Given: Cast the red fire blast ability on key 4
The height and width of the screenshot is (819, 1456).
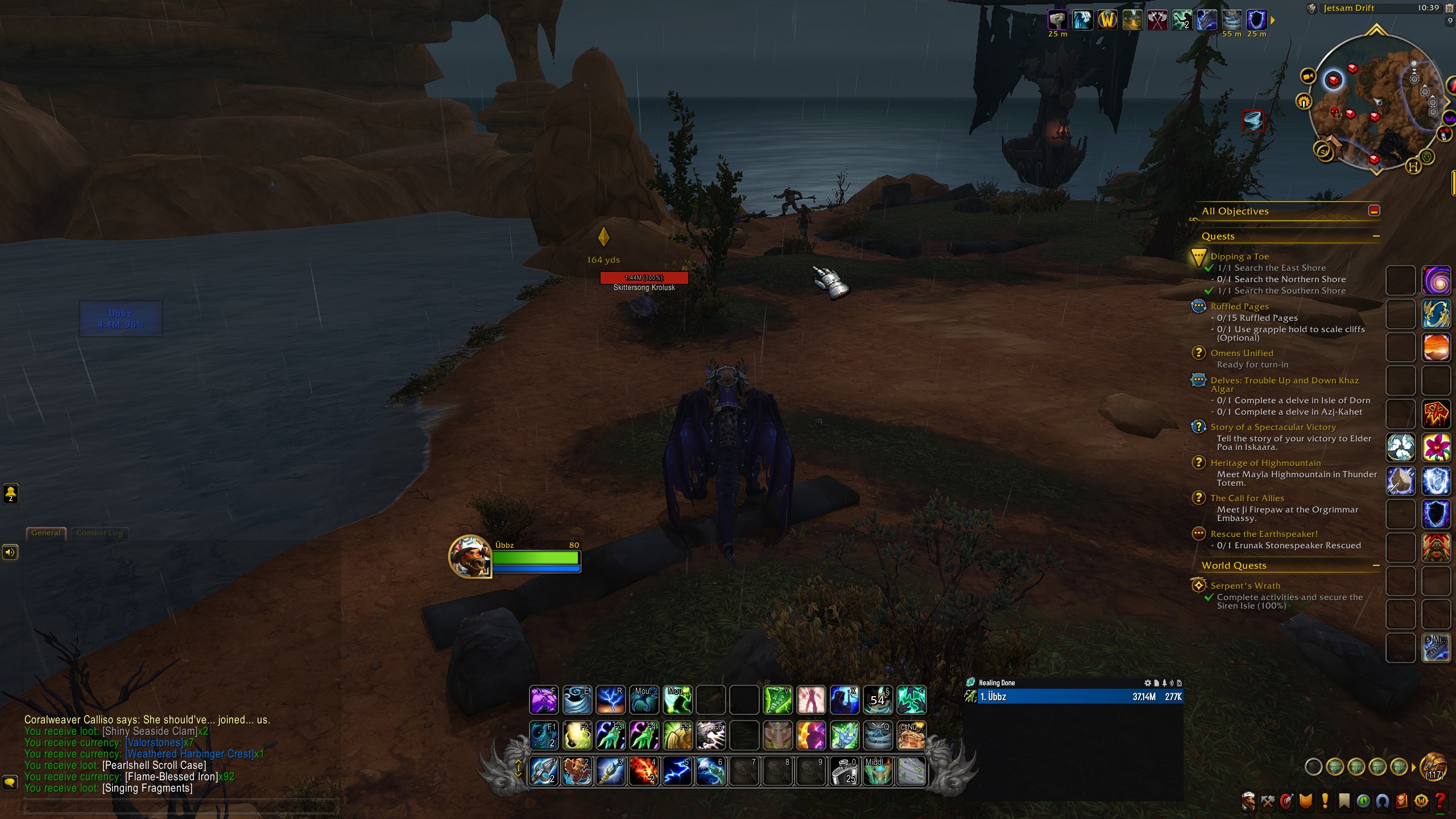Looking at the screenshot, I should click(x=643, y=771).
